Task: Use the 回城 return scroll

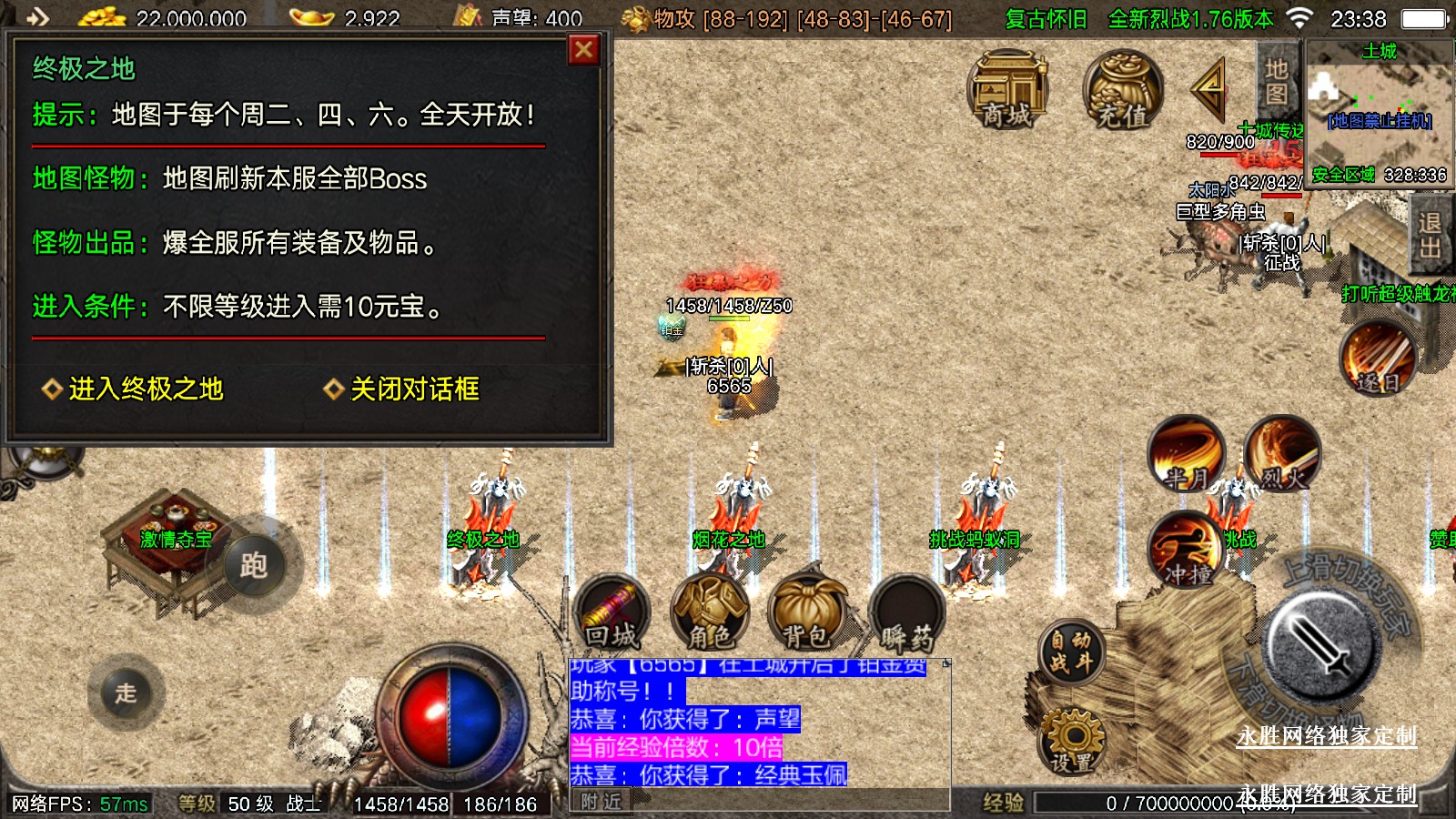Action: [612, 612]
